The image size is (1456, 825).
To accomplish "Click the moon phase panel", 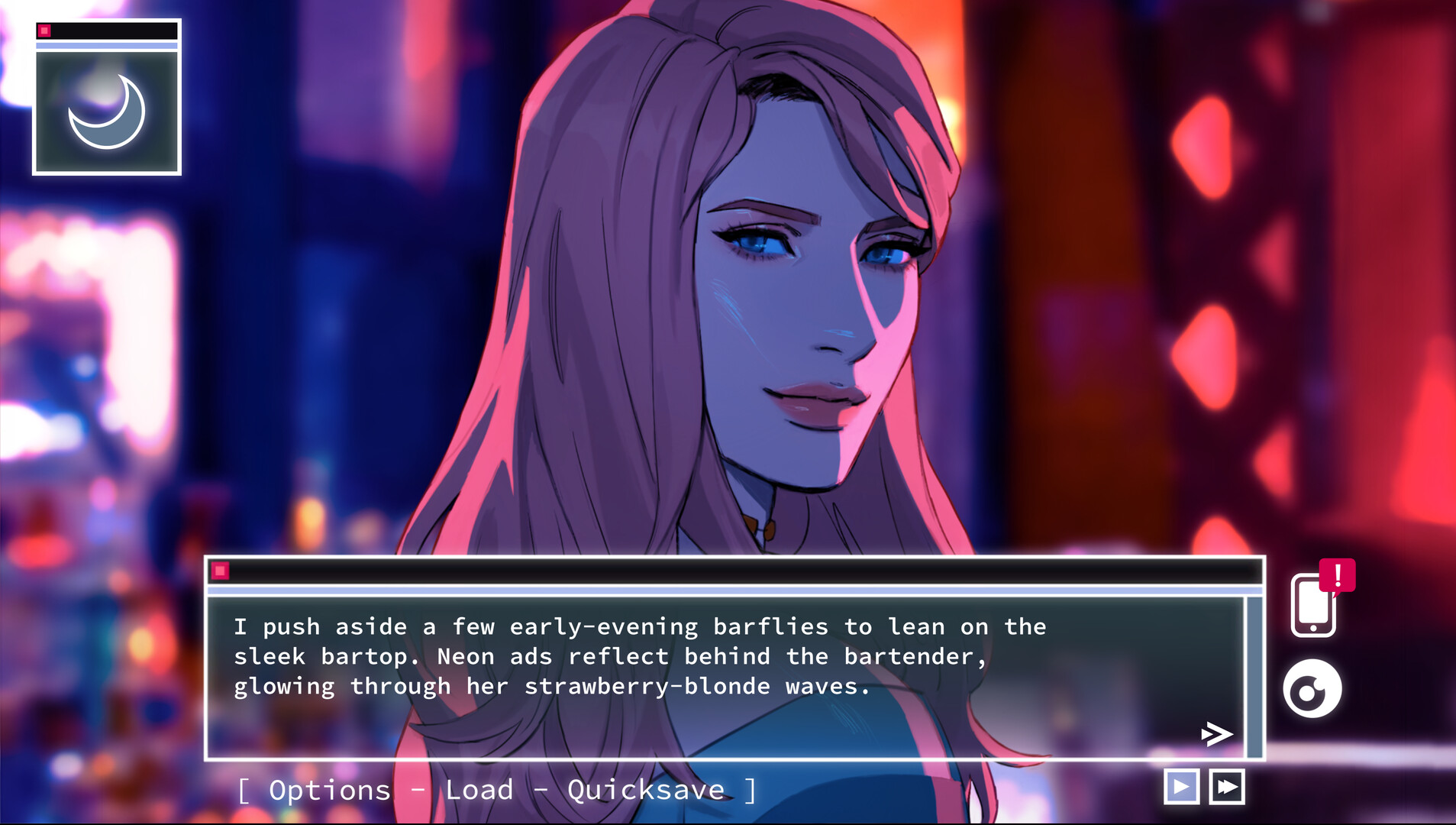I will [x=107, y=99].
